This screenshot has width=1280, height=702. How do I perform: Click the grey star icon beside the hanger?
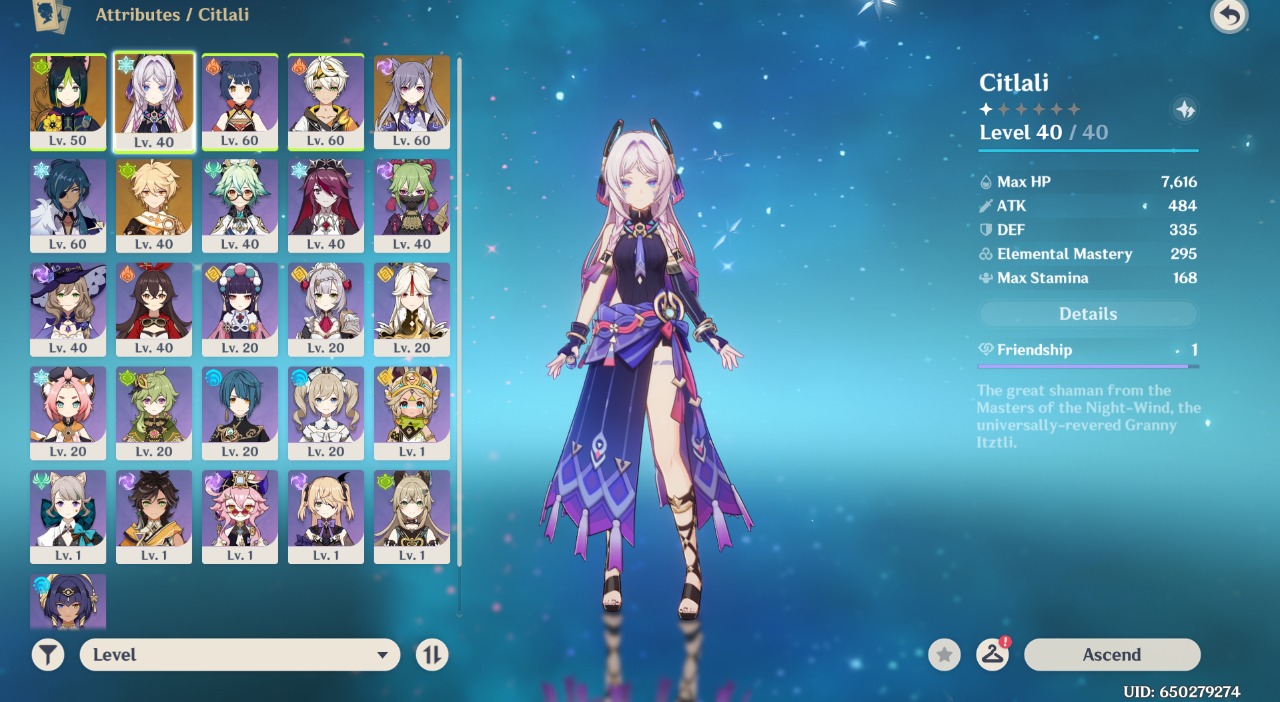click(944, 655)
